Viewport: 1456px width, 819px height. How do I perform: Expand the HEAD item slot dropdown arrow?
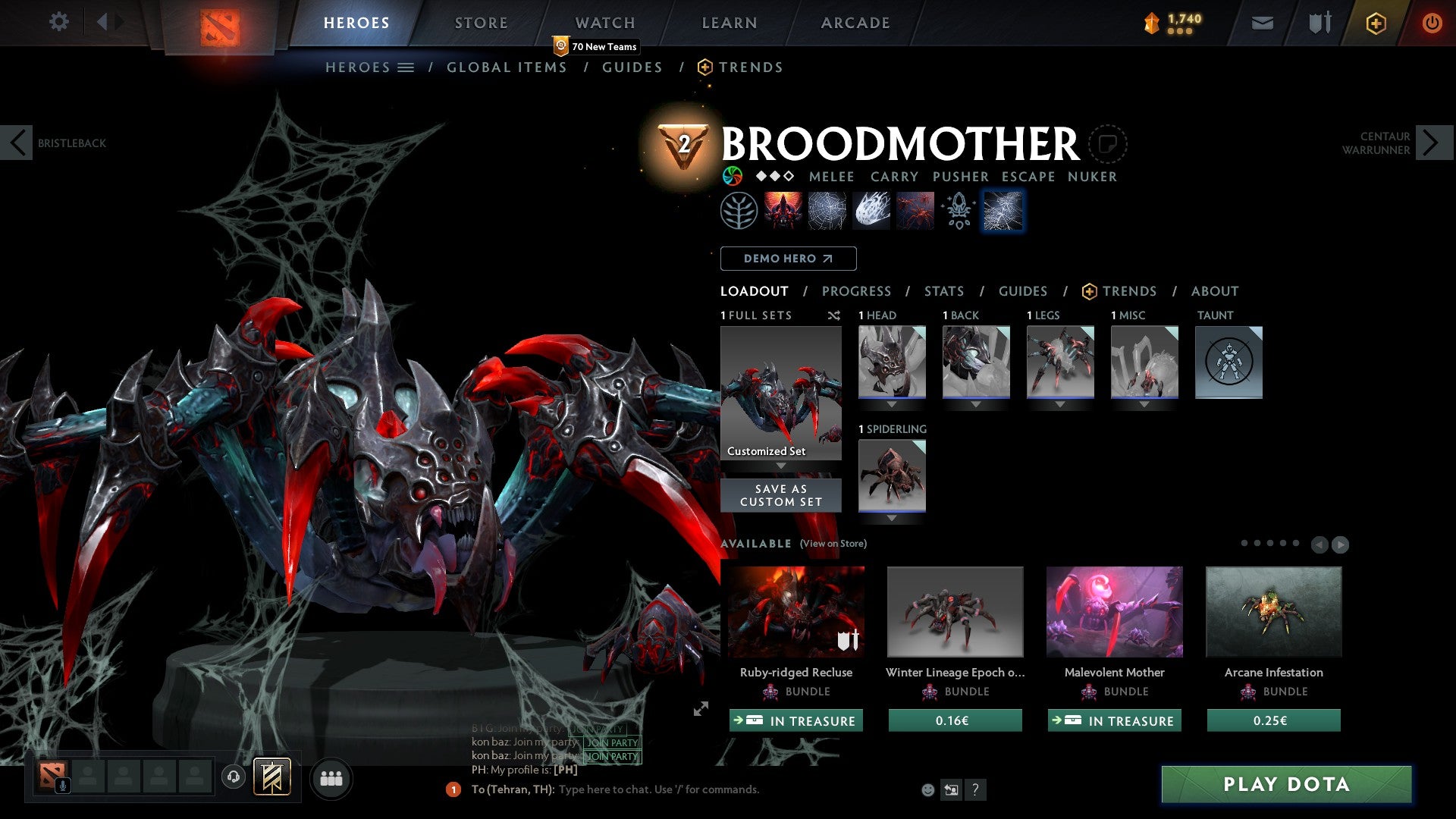(891, 404)
